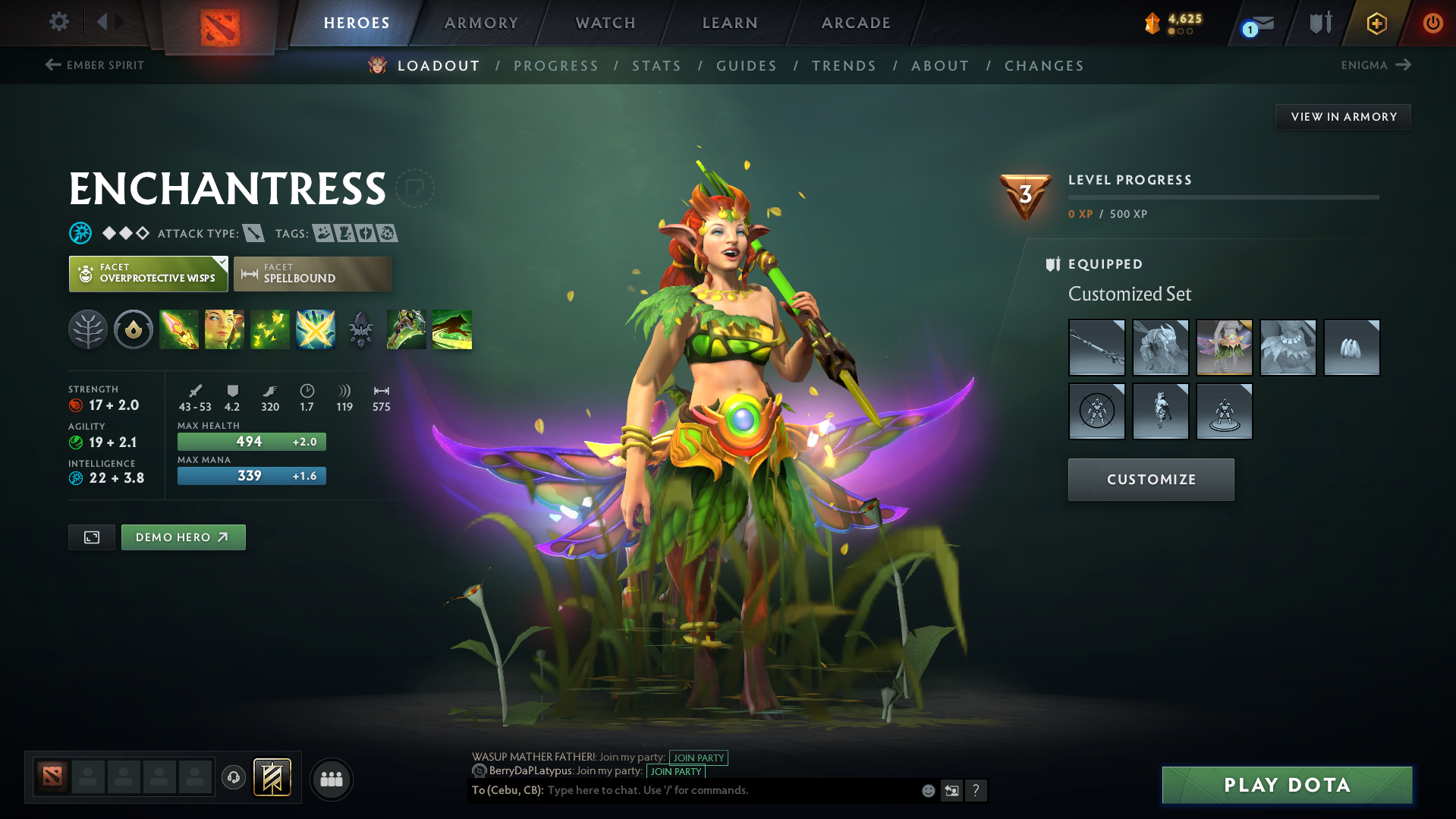
Task: Open the Overprotective Wisps facet dropdown
Action: pyautogui.click(x=148, y=273)
